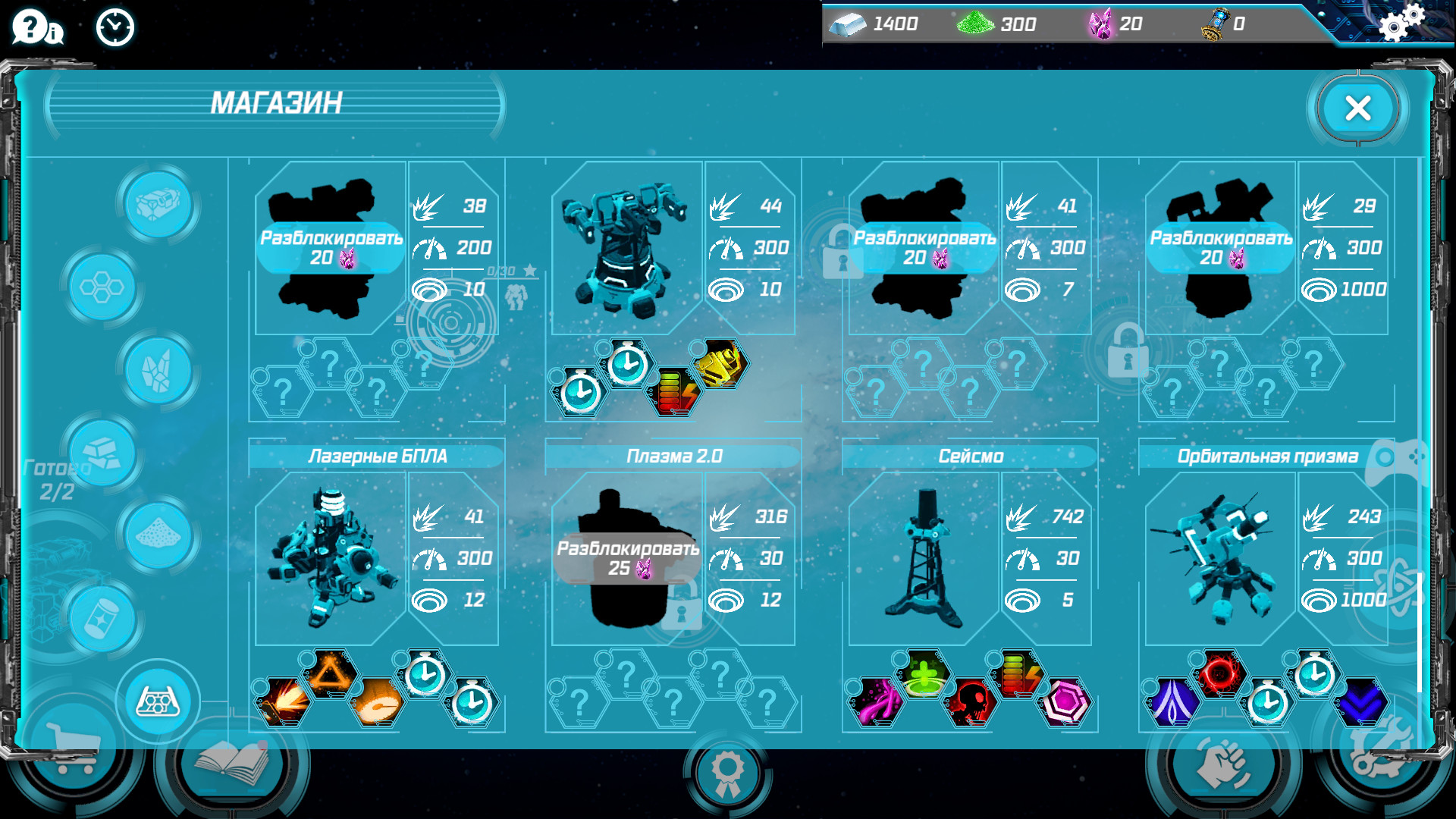Open the gold ingots category
This screenshot has width=1456, height=819.
click(x=102, y=453)
